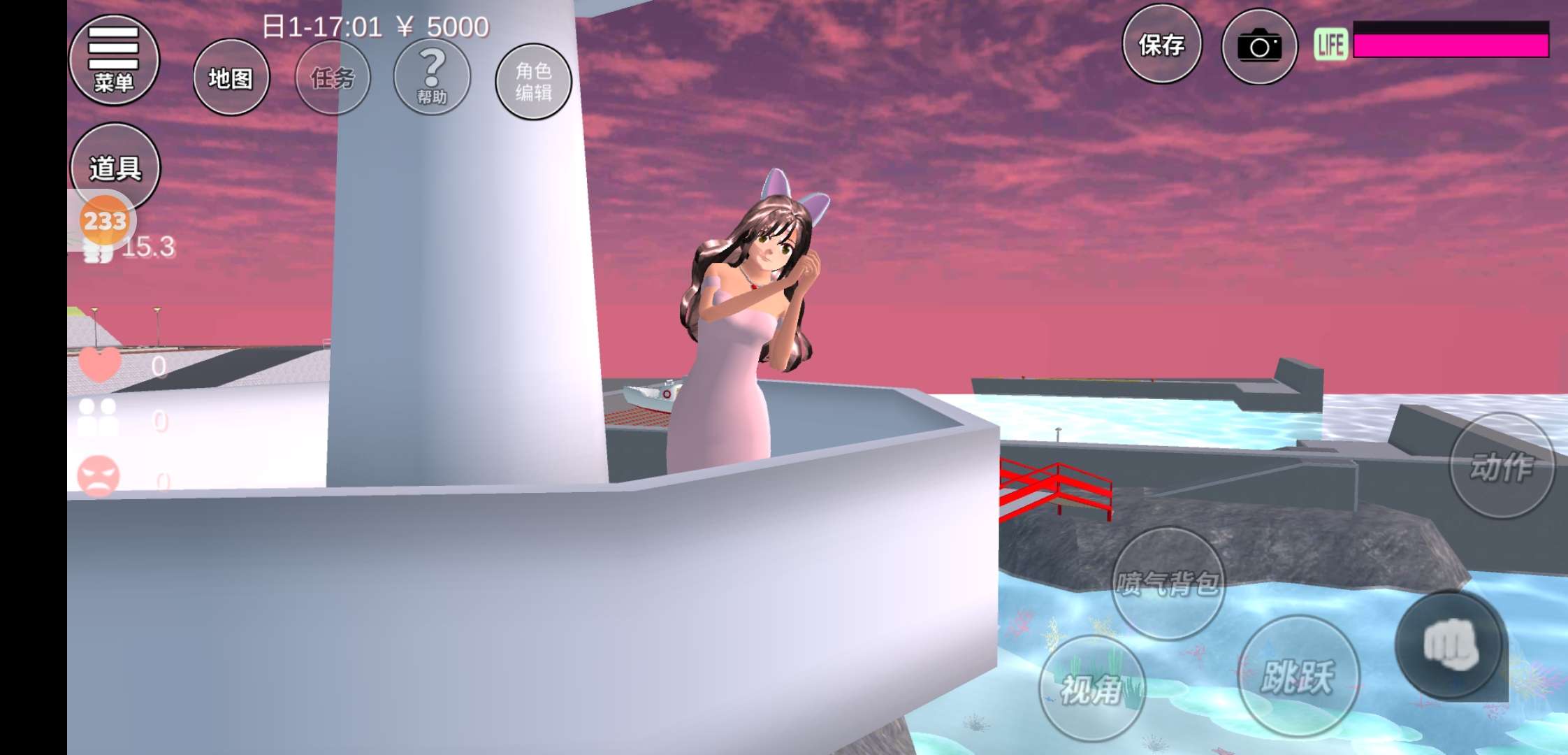Show the 任务 quest list
The height and width of the screenshot is (755, 1568).
pyautogui.click(x=333, y=78)
